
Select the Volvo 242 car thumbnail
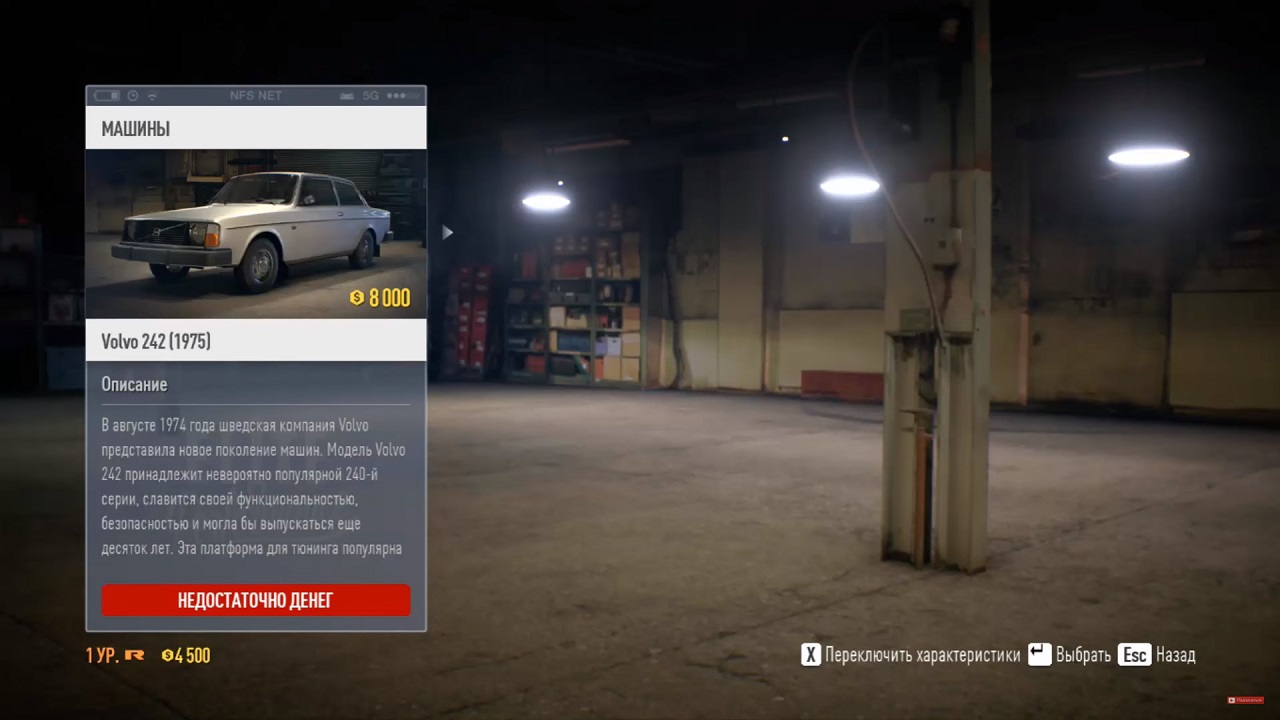coord(255,233)
